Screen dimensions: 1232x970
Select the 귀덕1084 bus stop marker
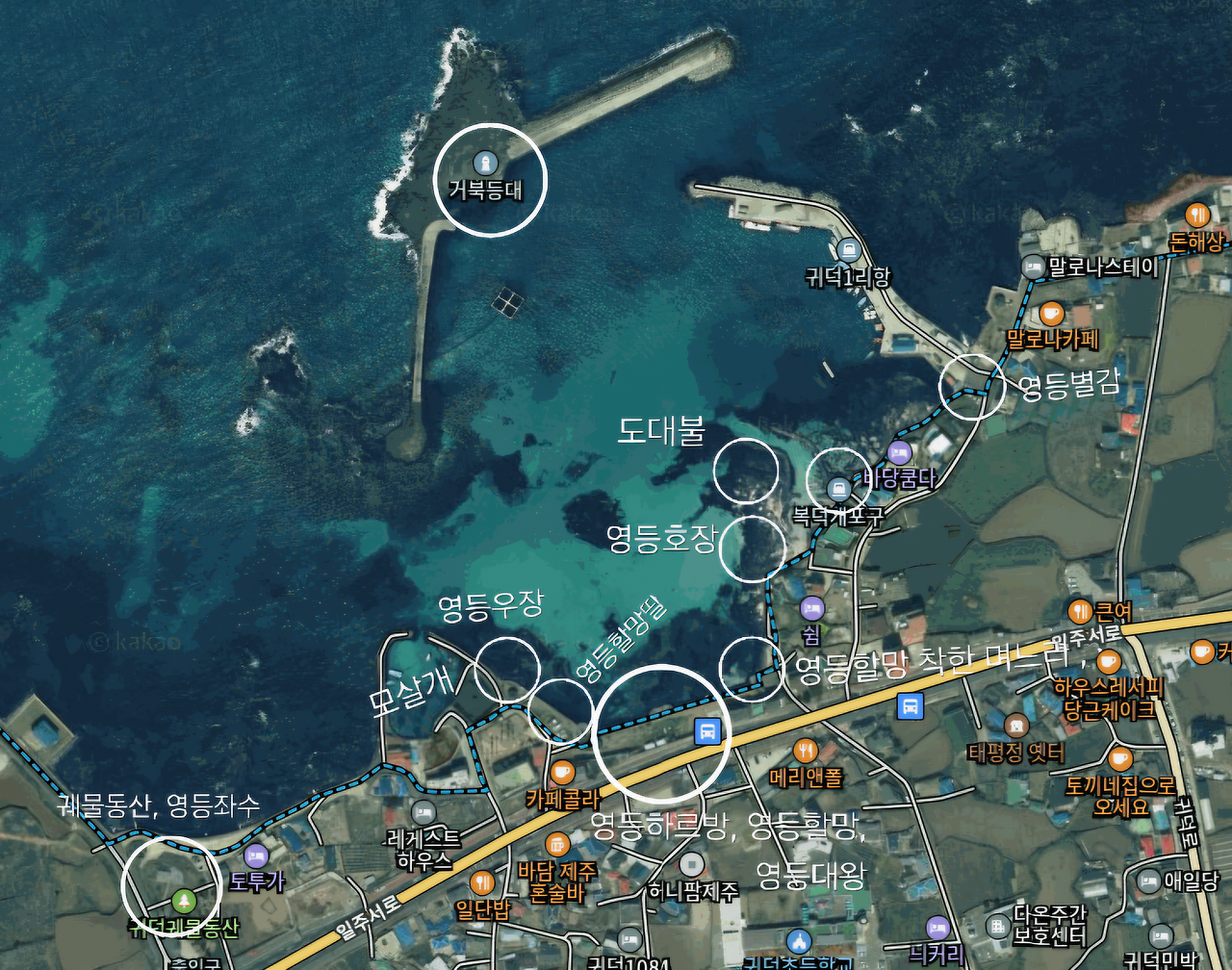point(629,939)
